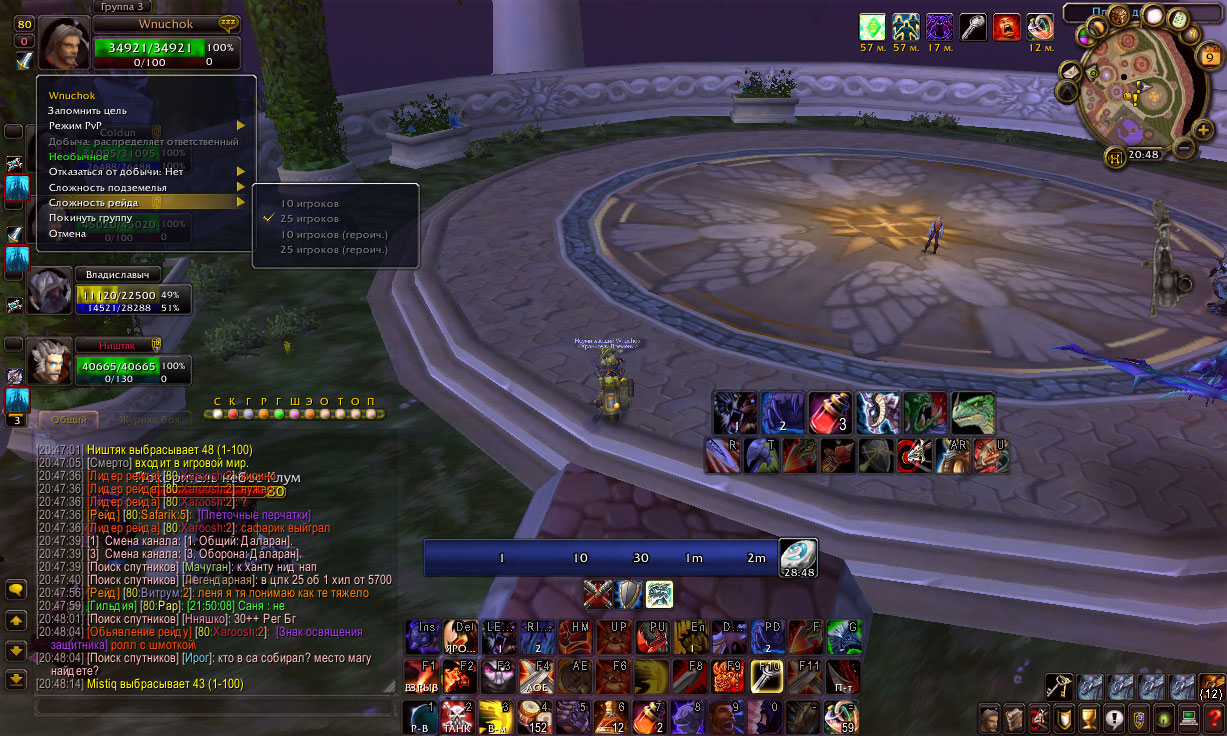The image size is (1227, 736).
Task: Zoom out the minimap with minus button
Action: point(1184,149)
